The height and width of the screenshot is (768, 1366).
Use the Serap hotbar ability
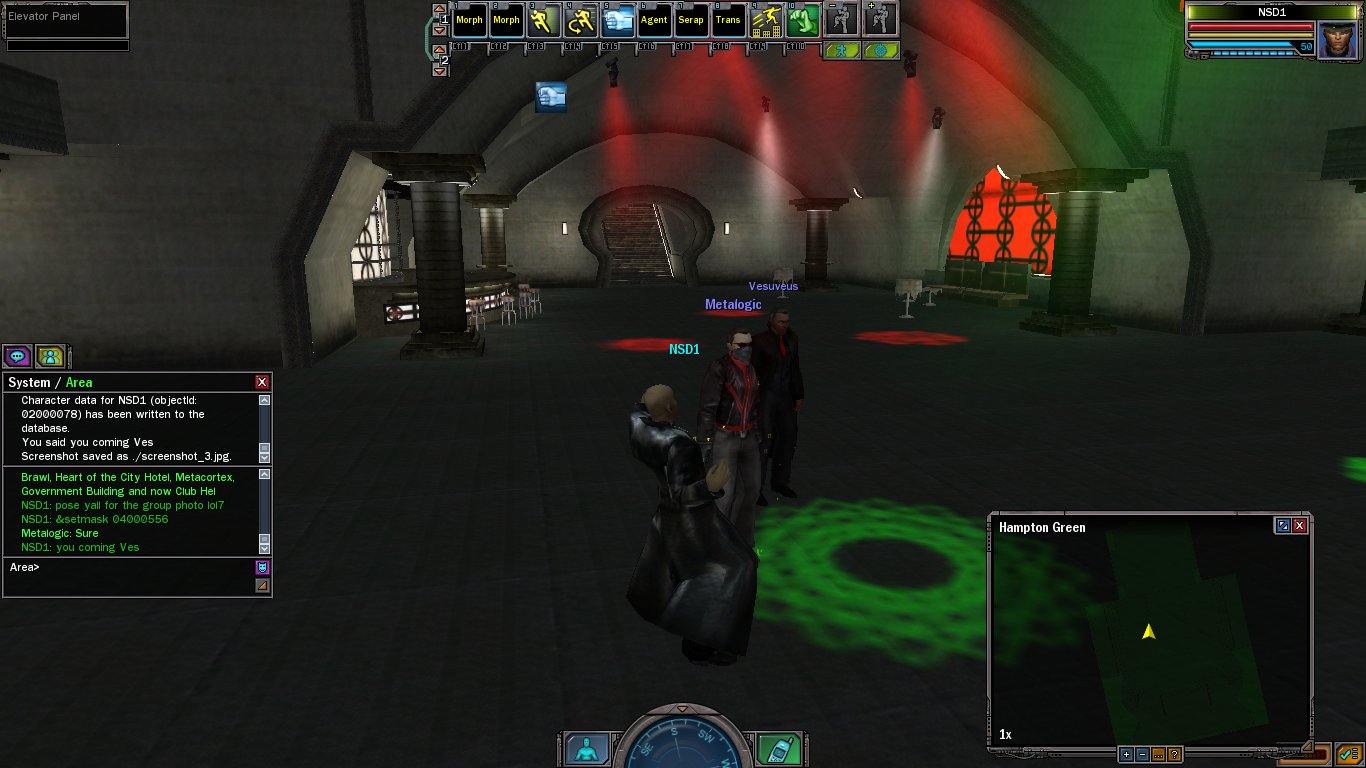(x=691, y=20)
